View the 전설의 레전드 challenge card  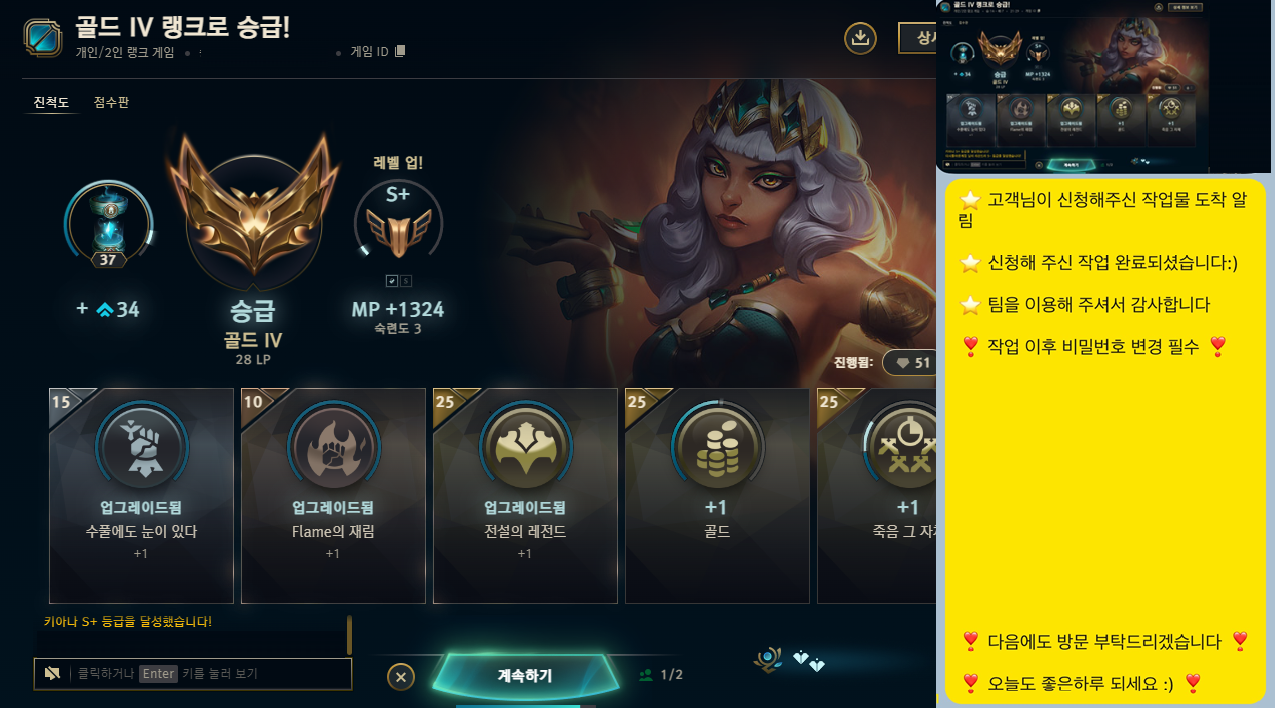click(525, 496)
